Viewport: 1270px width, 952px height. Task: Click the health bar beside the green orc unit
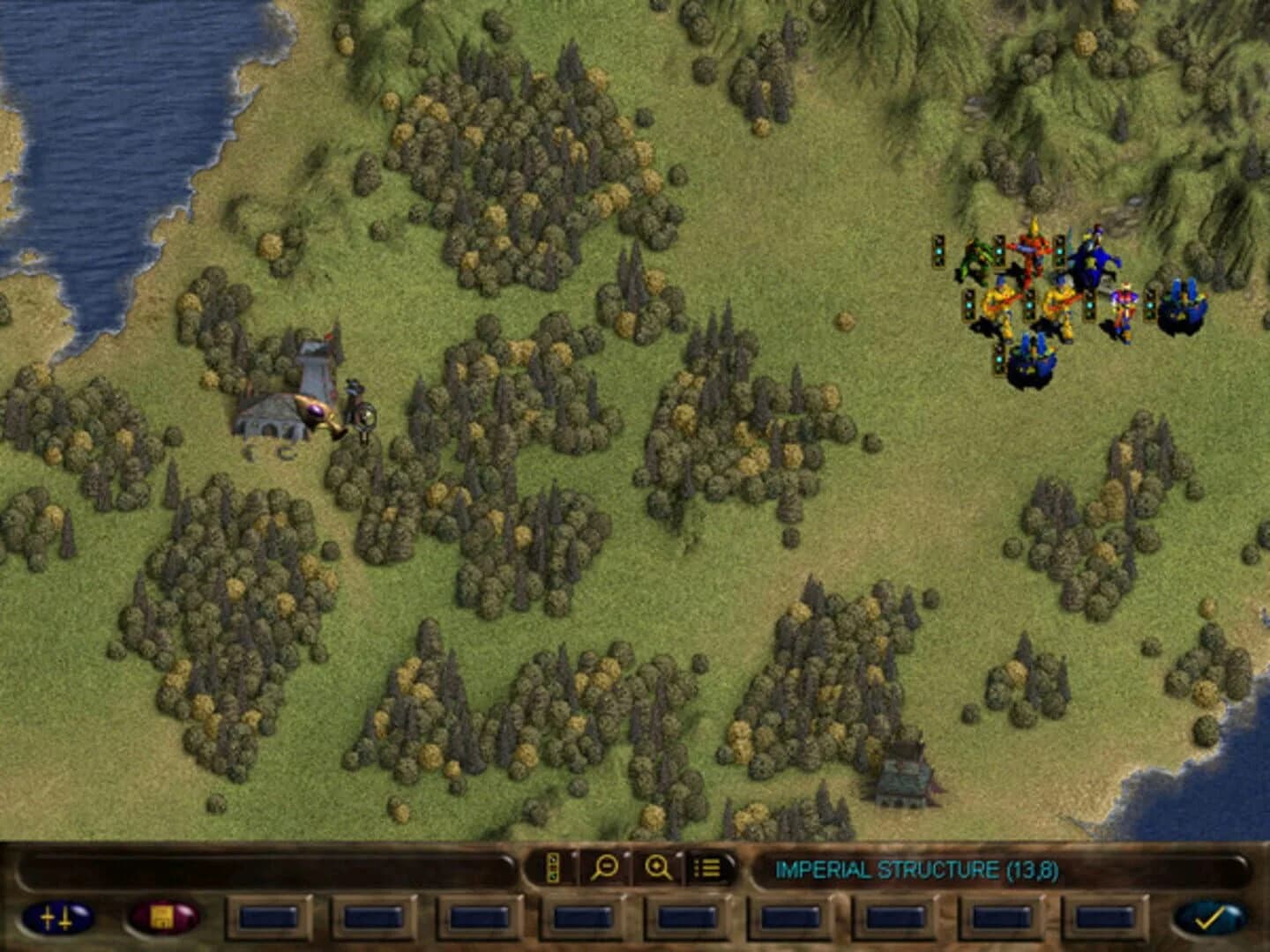[938, 252]
